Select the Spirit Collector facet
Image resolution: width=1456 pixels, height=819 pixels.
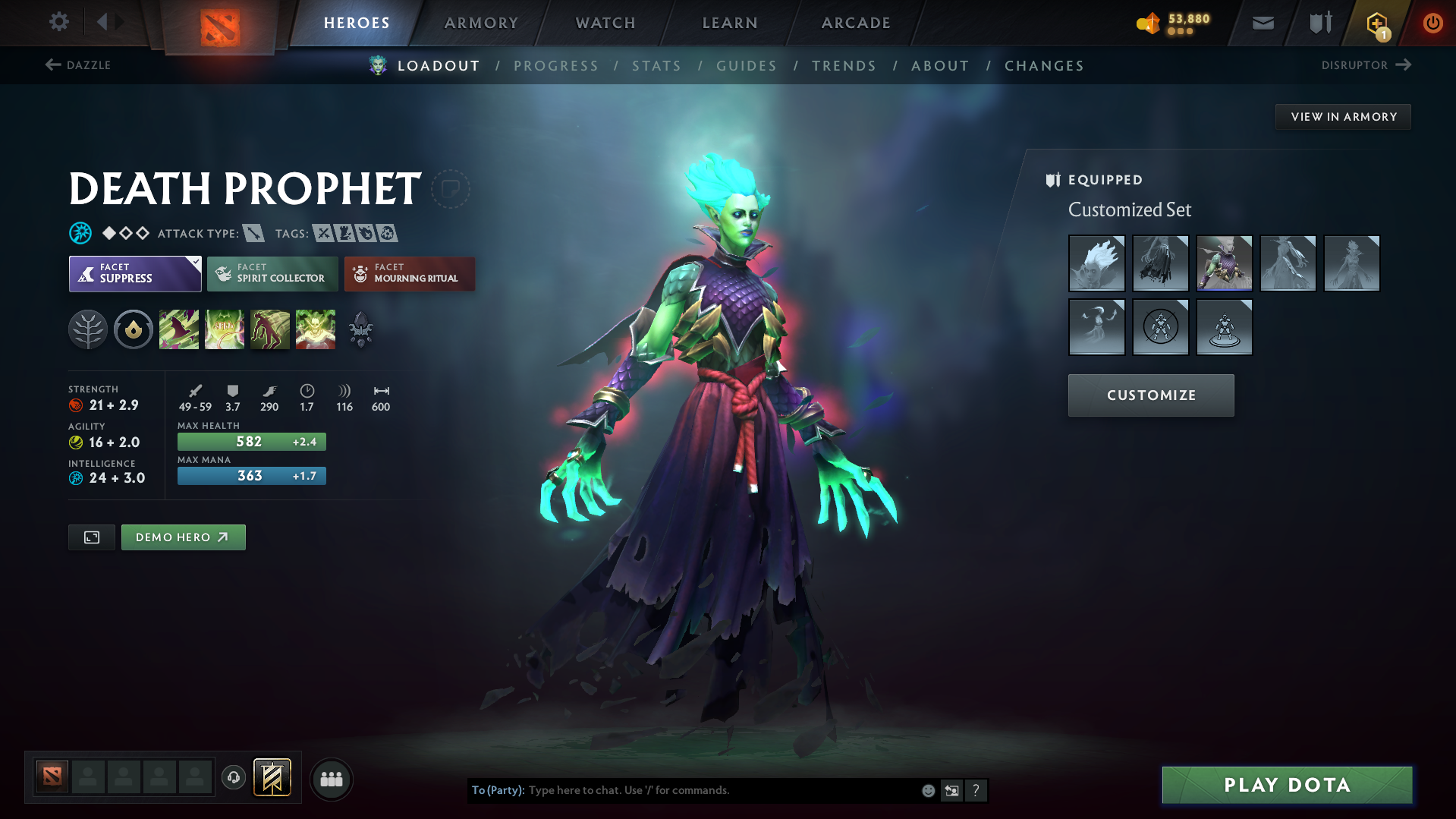(272, 273)
